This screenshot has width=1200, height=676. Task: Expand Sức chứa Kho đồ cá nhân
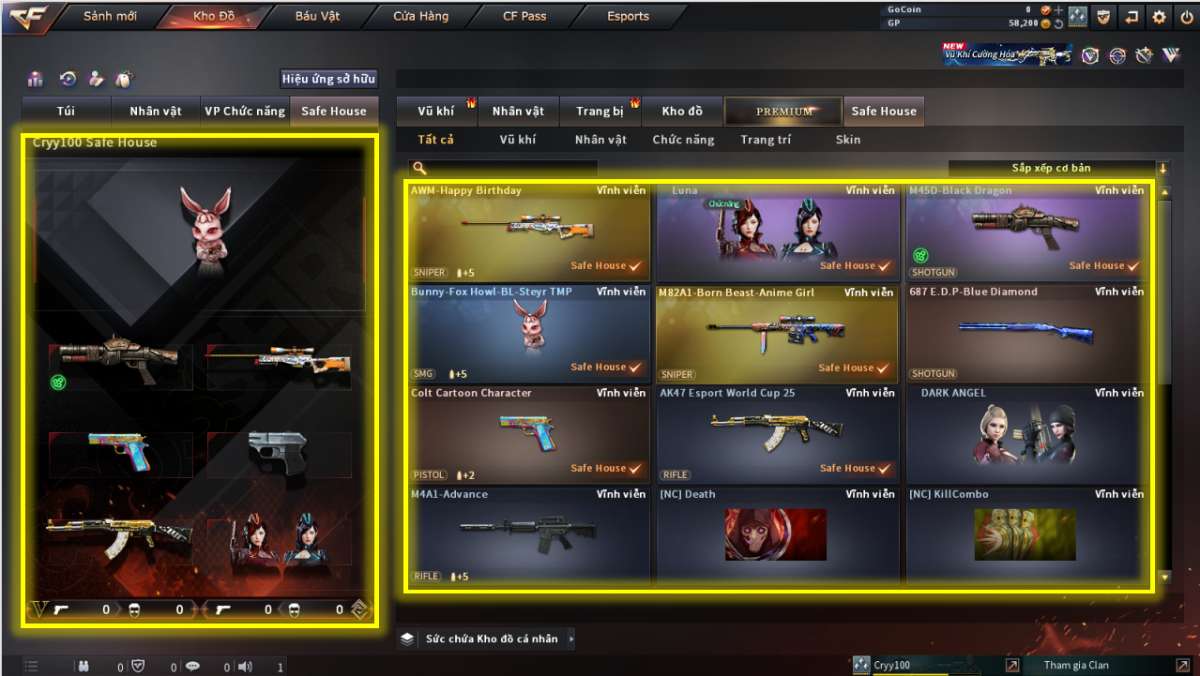click(488, 638)
